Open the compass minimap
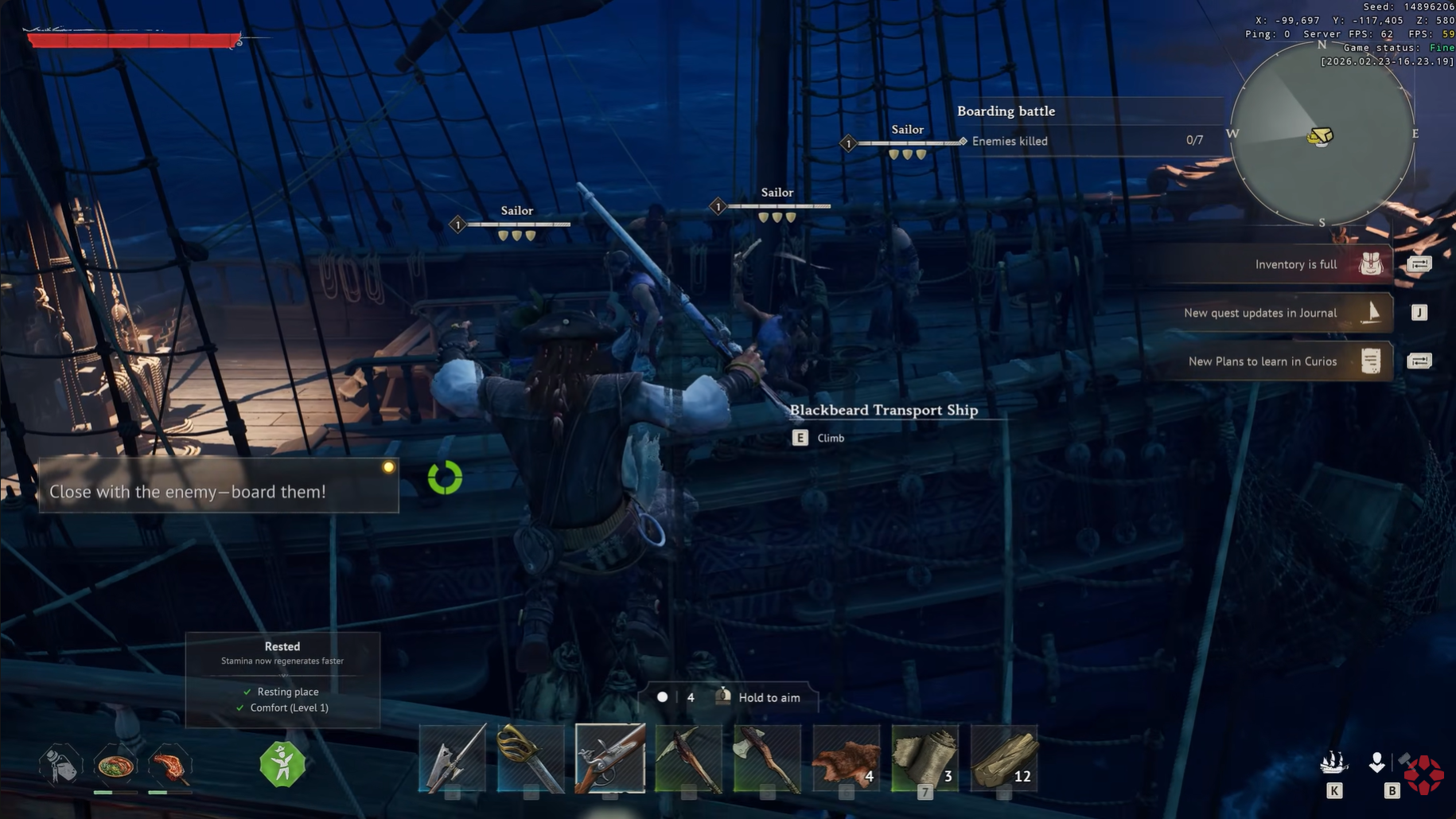The height and width of the screenshot is (819, 1456). 1322,135
